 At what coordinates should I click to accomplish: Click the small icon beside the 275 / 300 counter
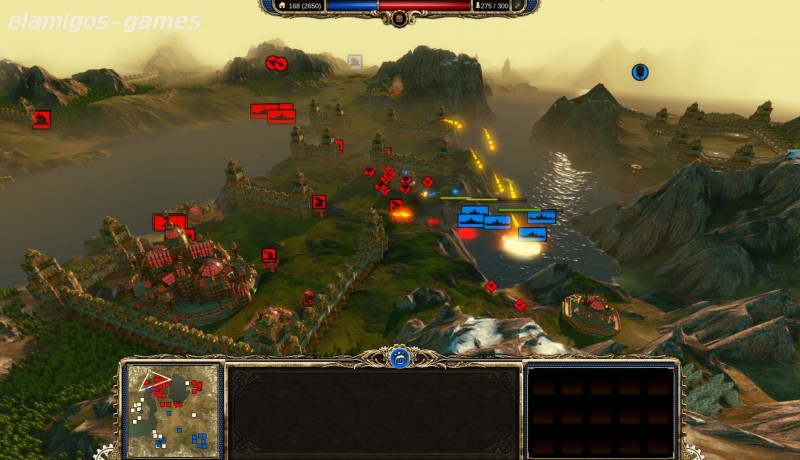tap(481, 6)
